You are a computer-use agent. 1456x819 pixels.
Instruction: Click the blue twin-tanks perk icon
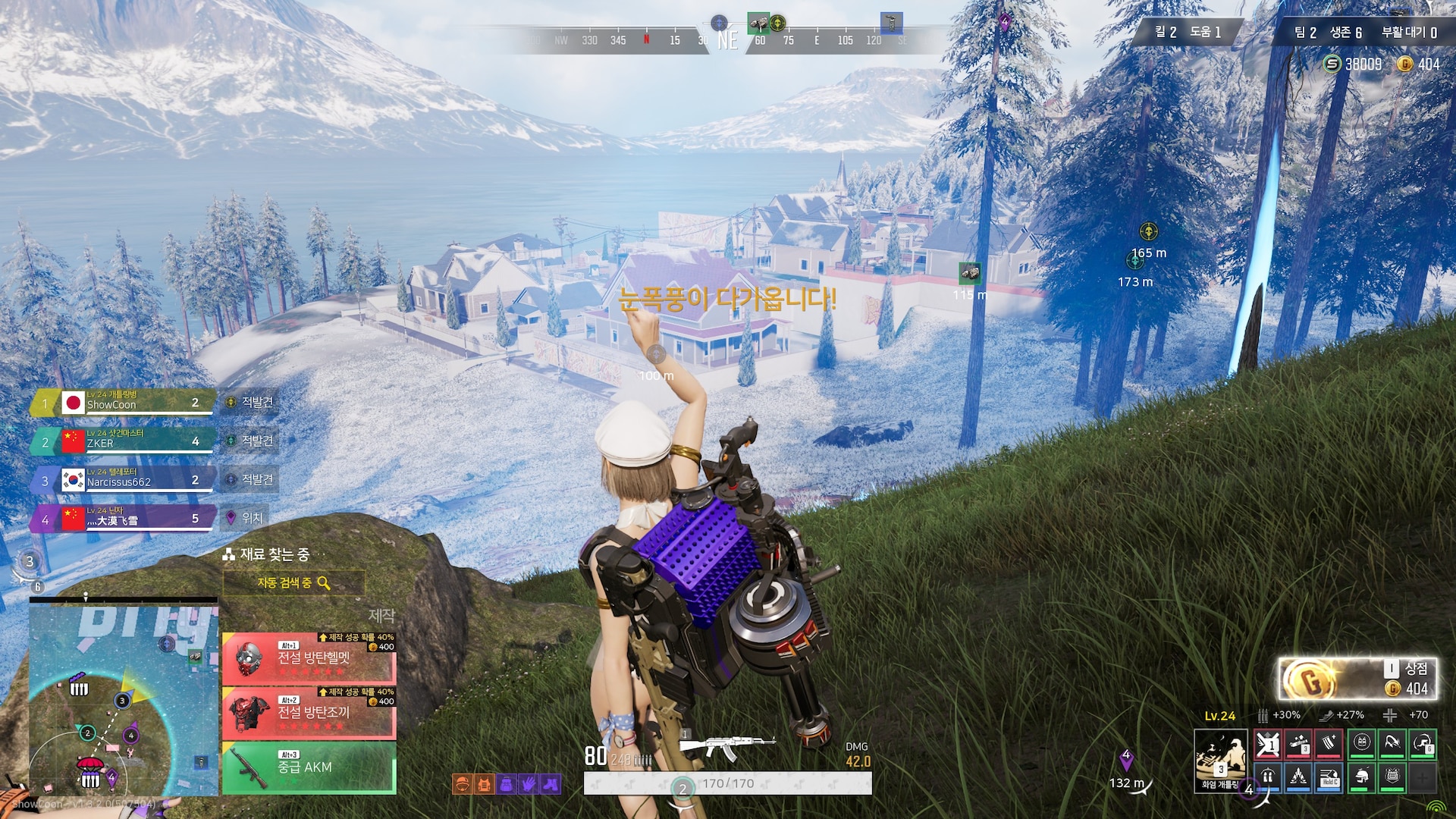coord(1268,777)
